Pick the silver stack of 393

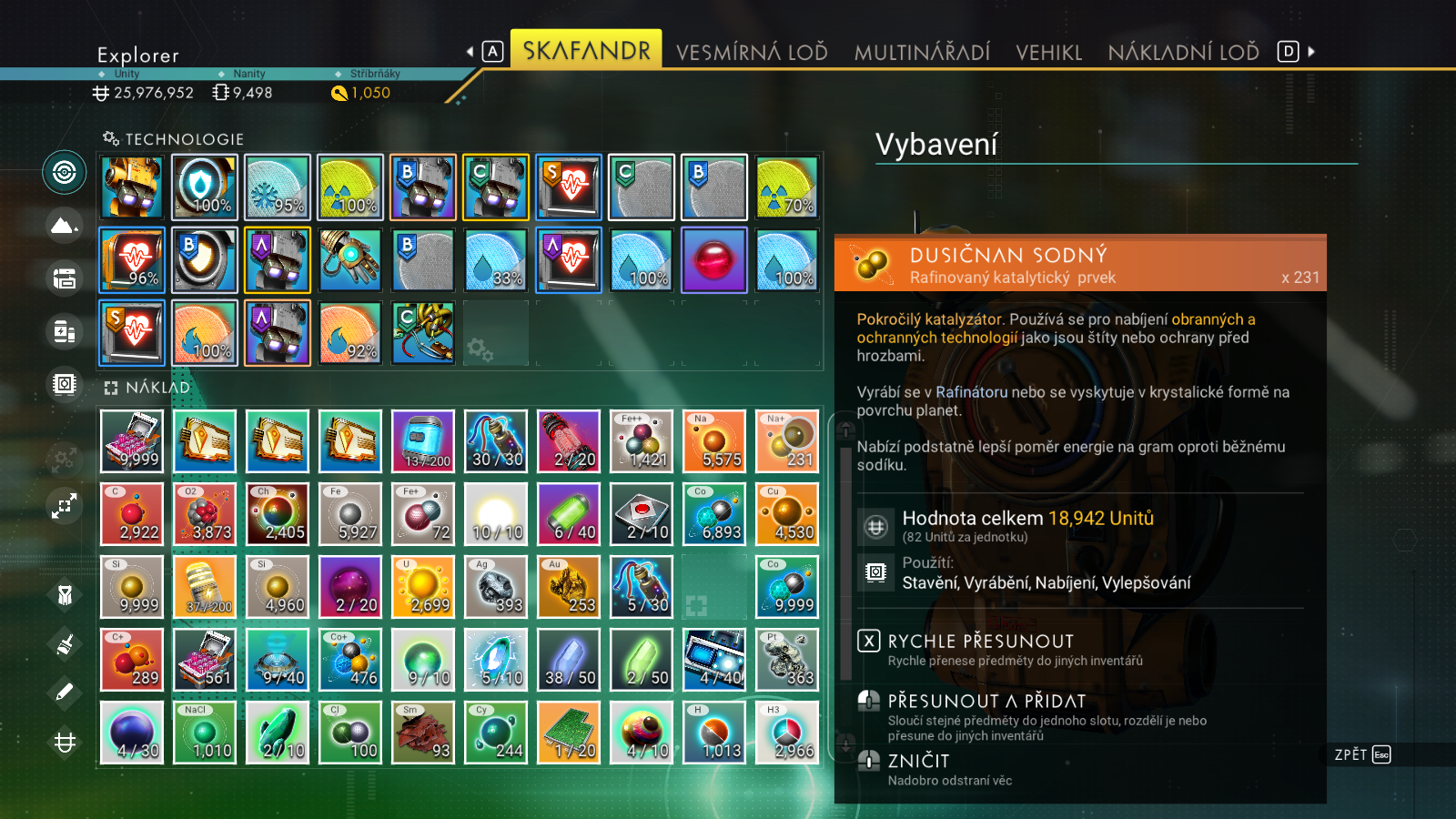pos(496,587)
